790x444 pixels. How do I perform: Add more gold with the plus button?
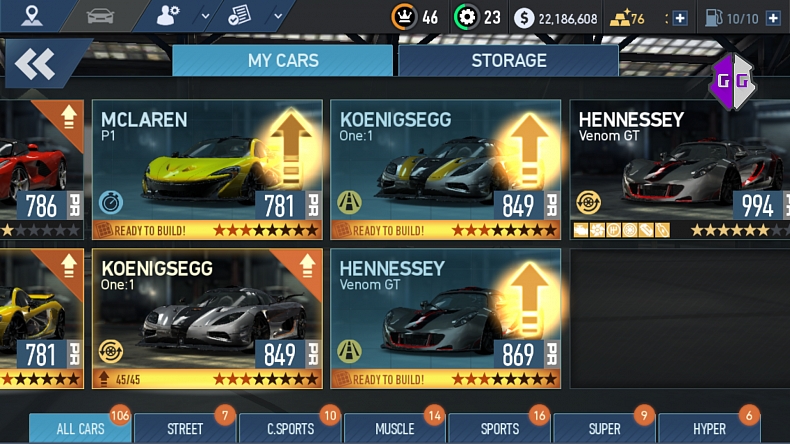tap(679, 18)
